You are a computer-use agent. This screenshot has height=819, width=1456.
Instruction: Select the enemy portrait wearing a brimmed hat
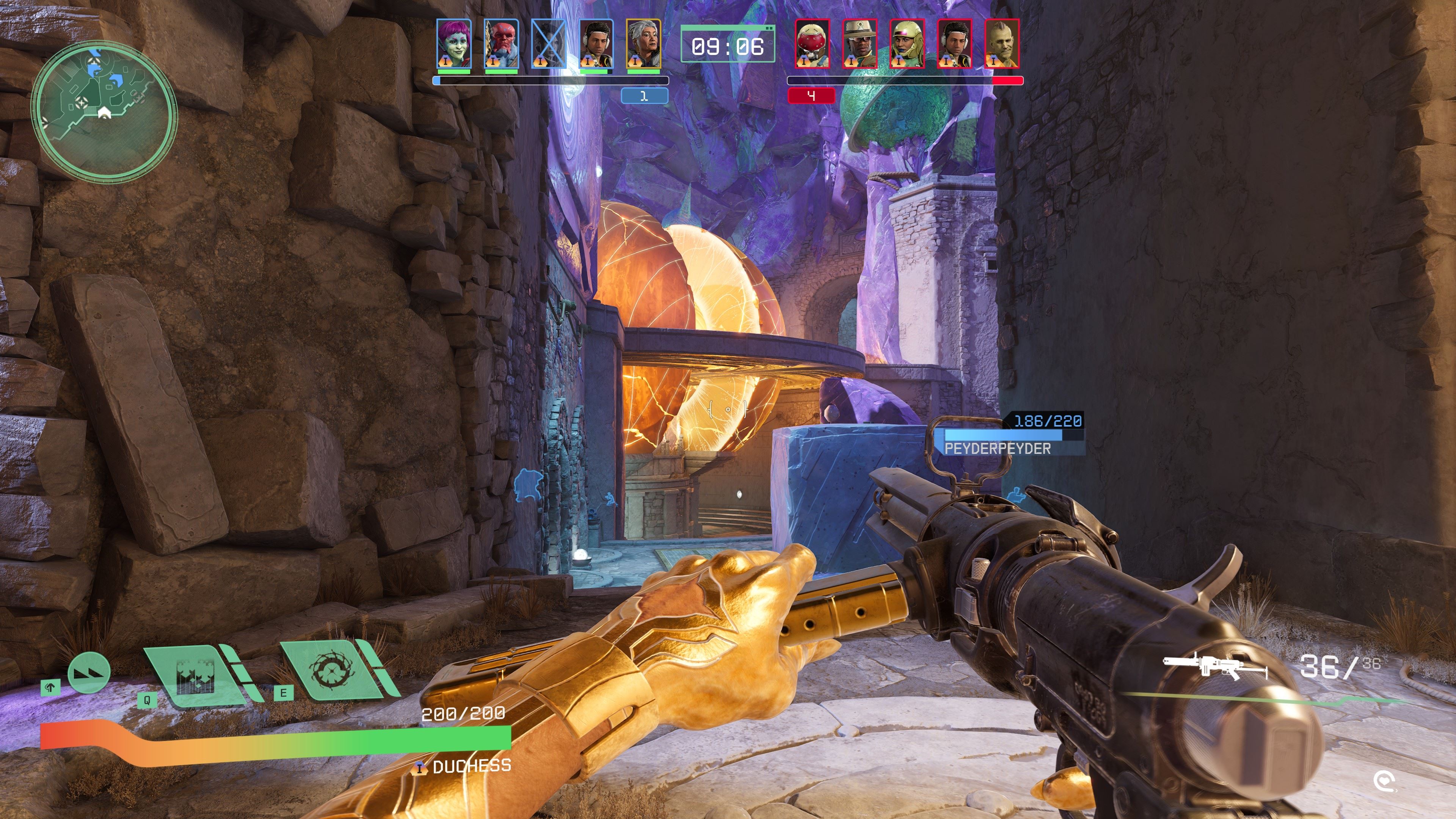pos(860,44)
